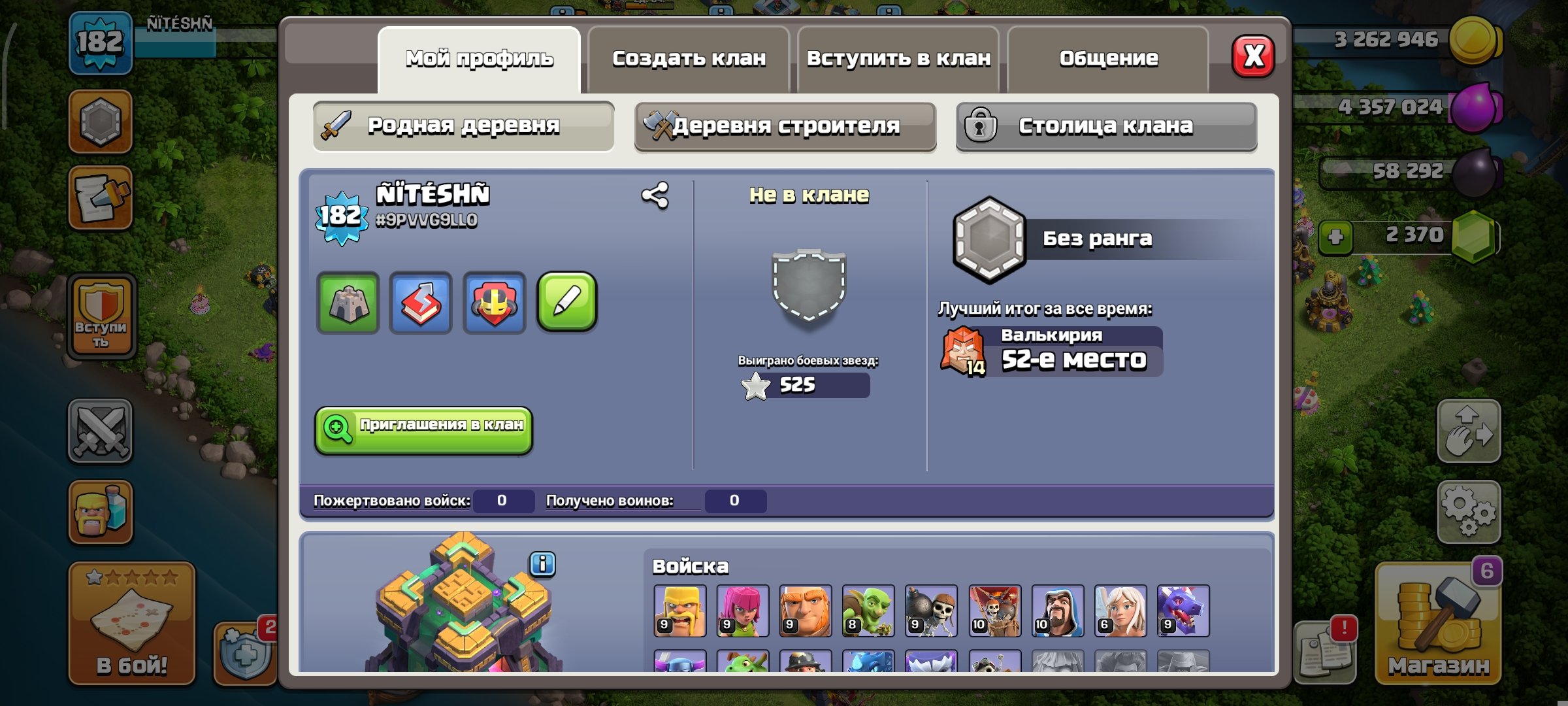Select the green Town Hall castle icon
The width and height of the screenshot is (1568, 706).
(347, 303)
